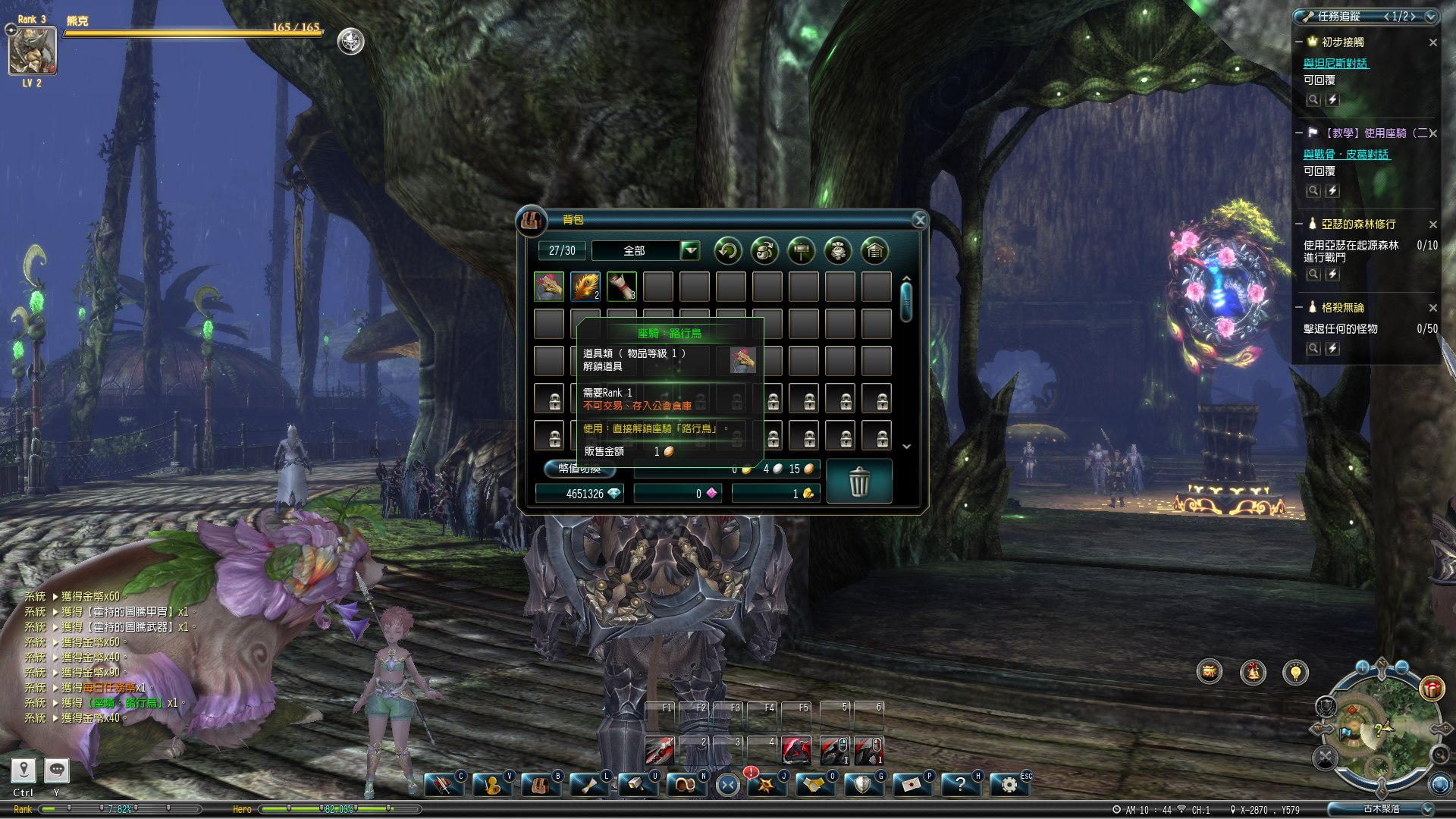Open the help question mark button
This screenshot has height=819, width=1456.
(960, 785)
